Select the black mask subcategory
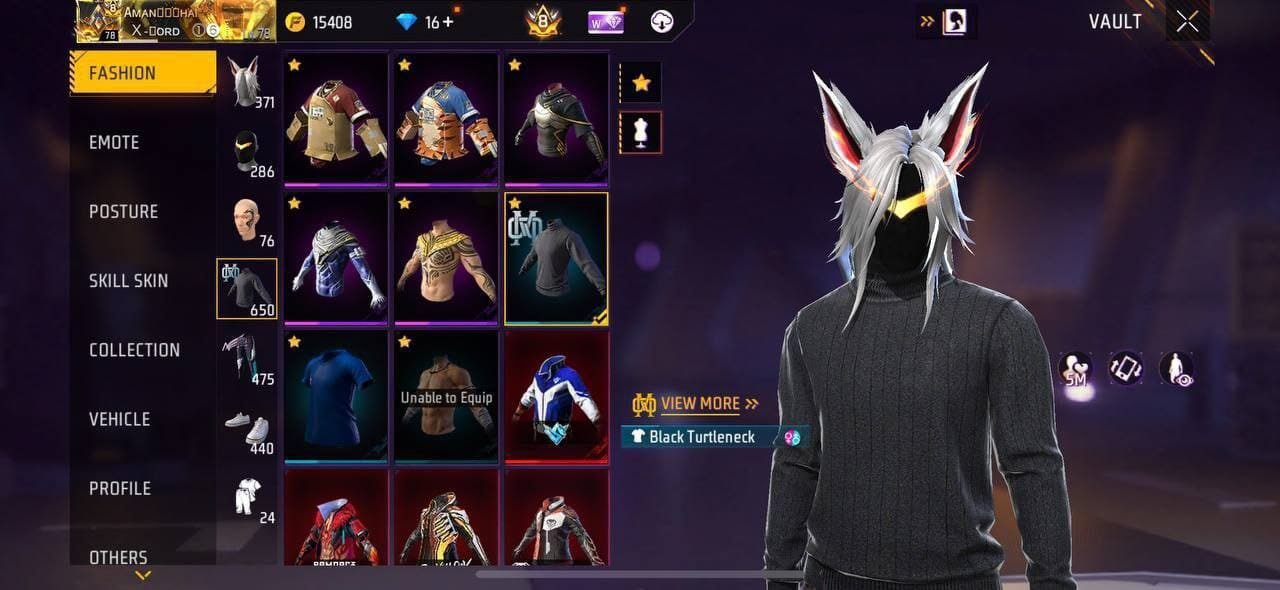The width and height of the screenshot is (1280, 590). click(x=246, y=151)
